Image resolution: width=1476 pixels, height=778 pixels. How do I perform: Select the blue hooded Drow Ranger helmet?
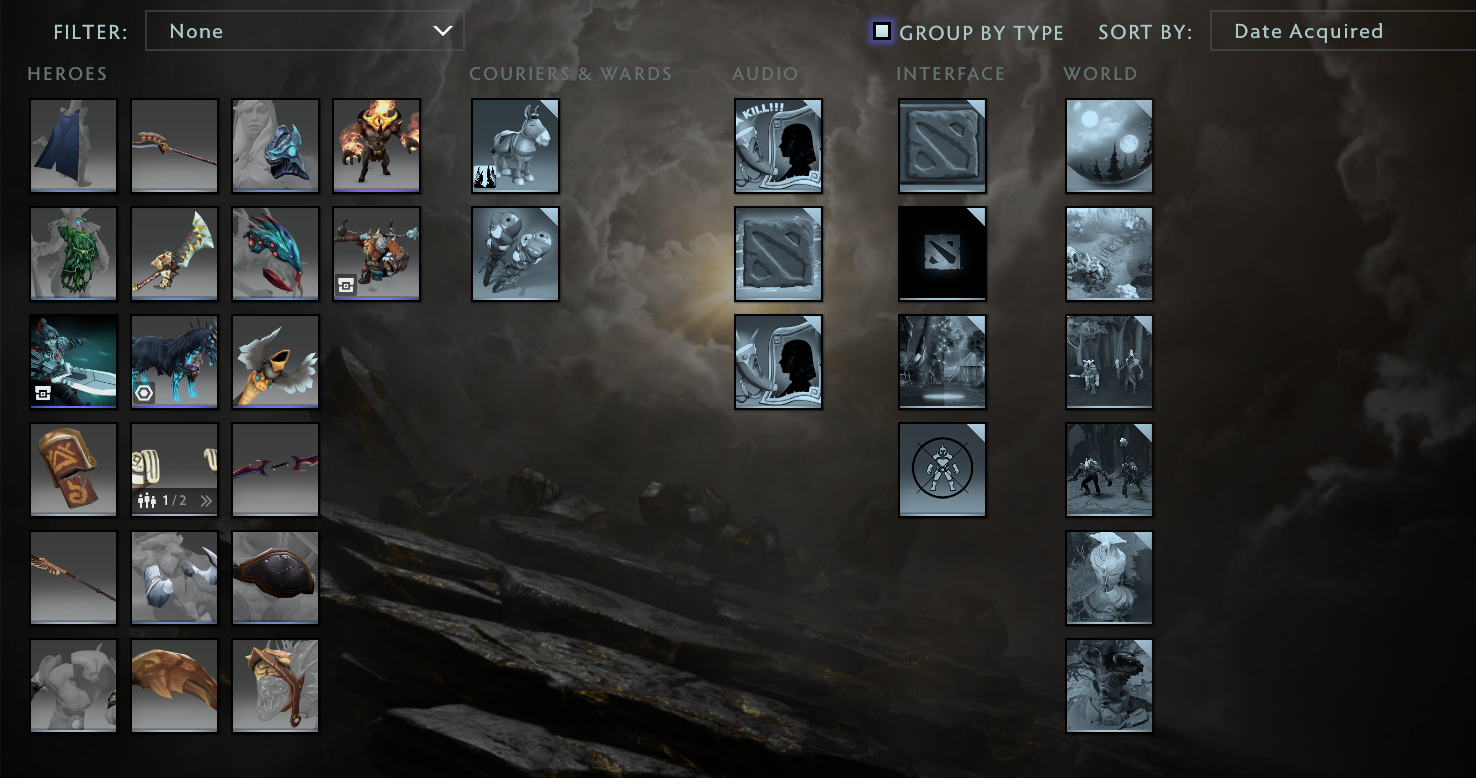click(275, 145)
